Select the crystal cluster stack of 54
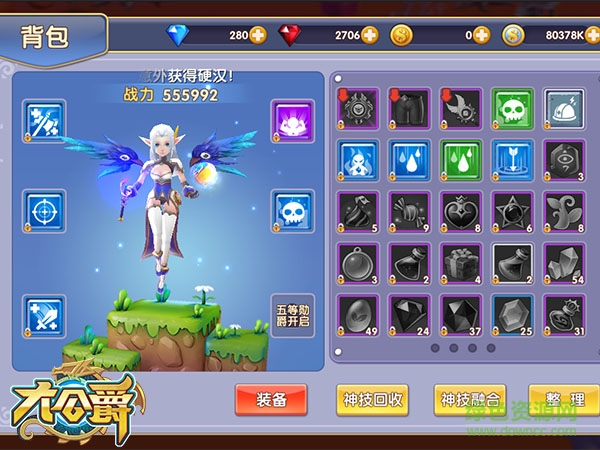 [564, 263]
